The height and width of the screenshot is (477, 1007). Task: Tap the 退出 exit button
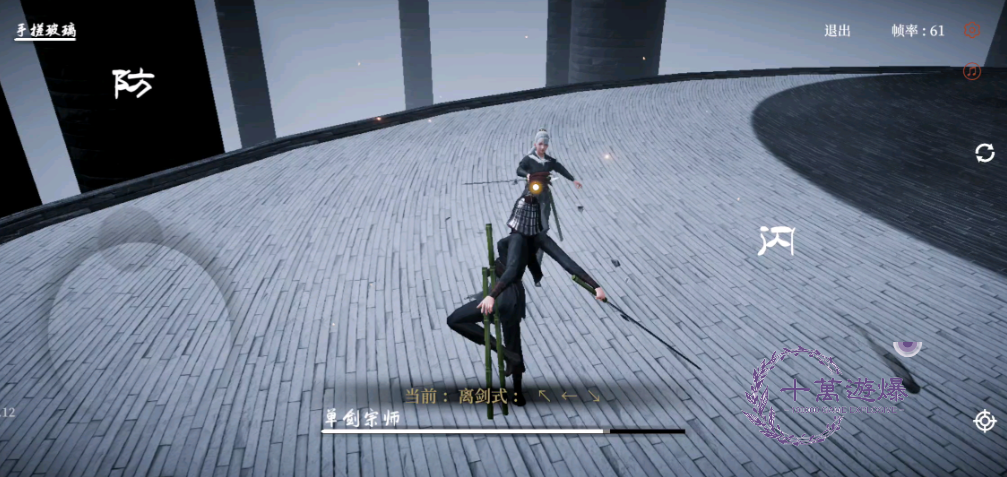click(x=837, y=31)
